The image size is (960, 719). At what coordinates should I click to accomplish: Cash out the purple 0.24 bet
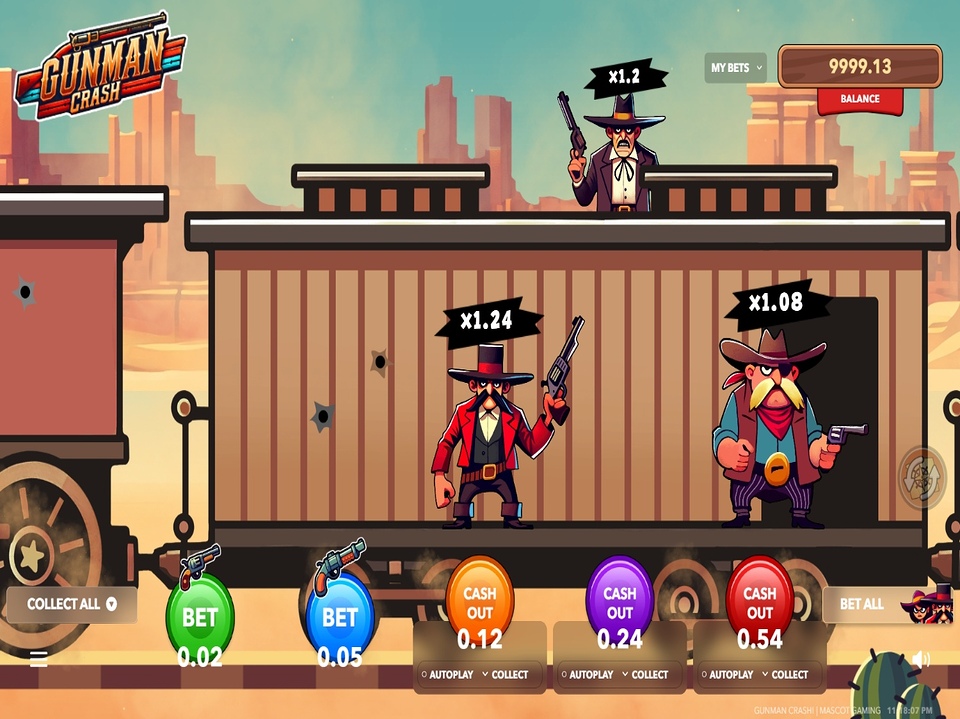(619, 602)
